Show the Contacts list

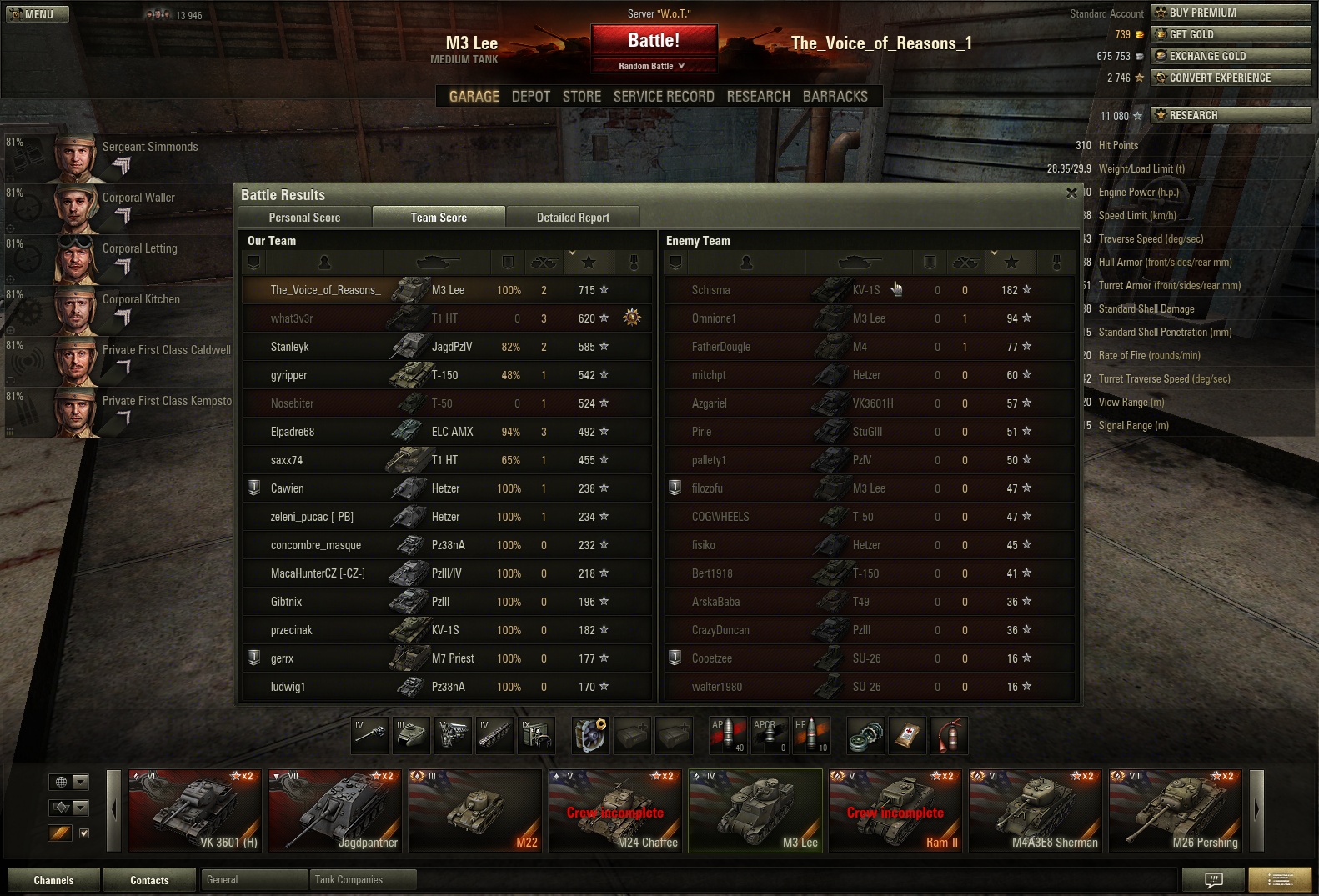(x=149, y=880)
